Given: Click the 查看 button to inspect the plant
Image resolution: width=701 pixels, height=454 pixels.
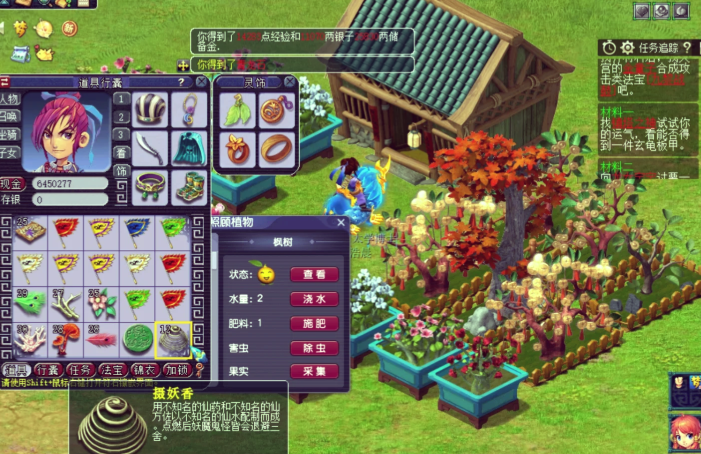Looking at the screenshot, I should (x=314, y=274).
